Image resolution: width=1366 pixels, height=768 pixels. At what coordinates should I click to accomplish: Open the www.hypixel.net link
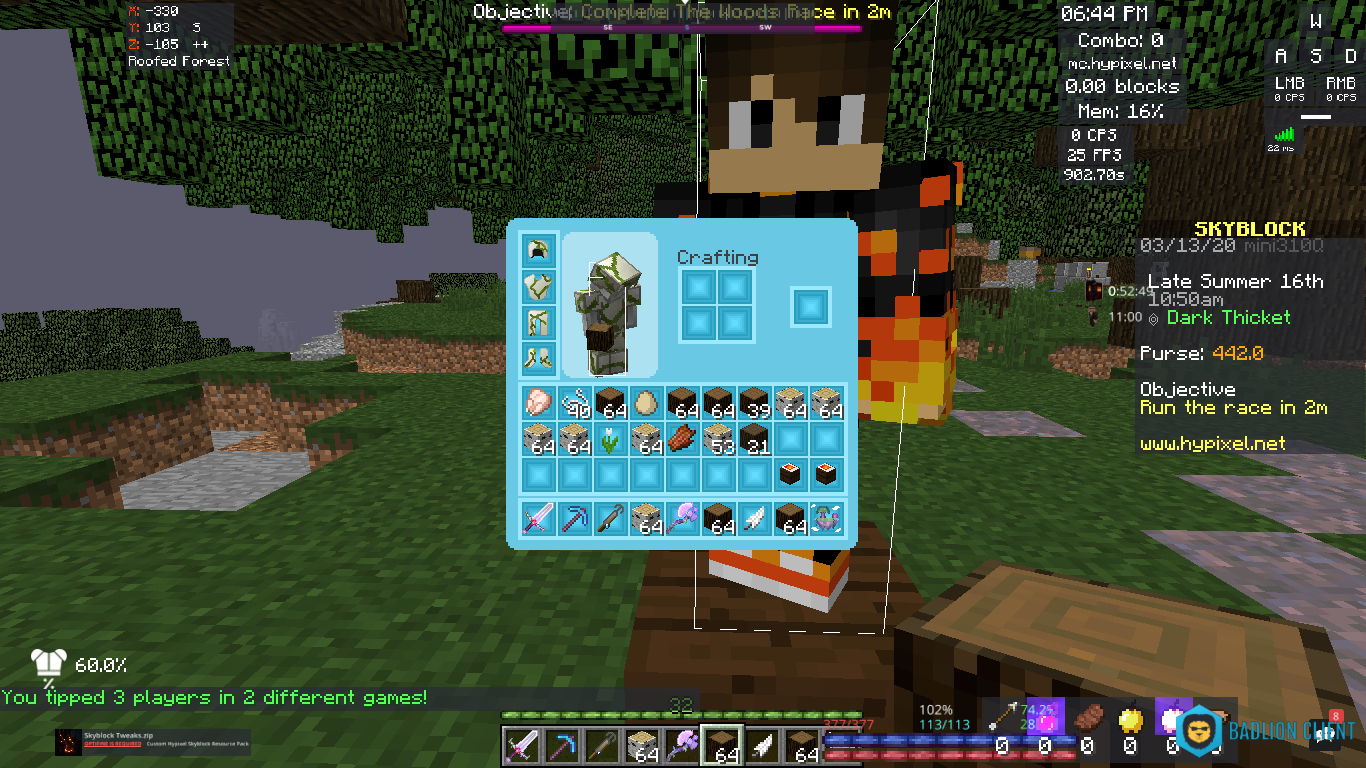coord(1213,443)
